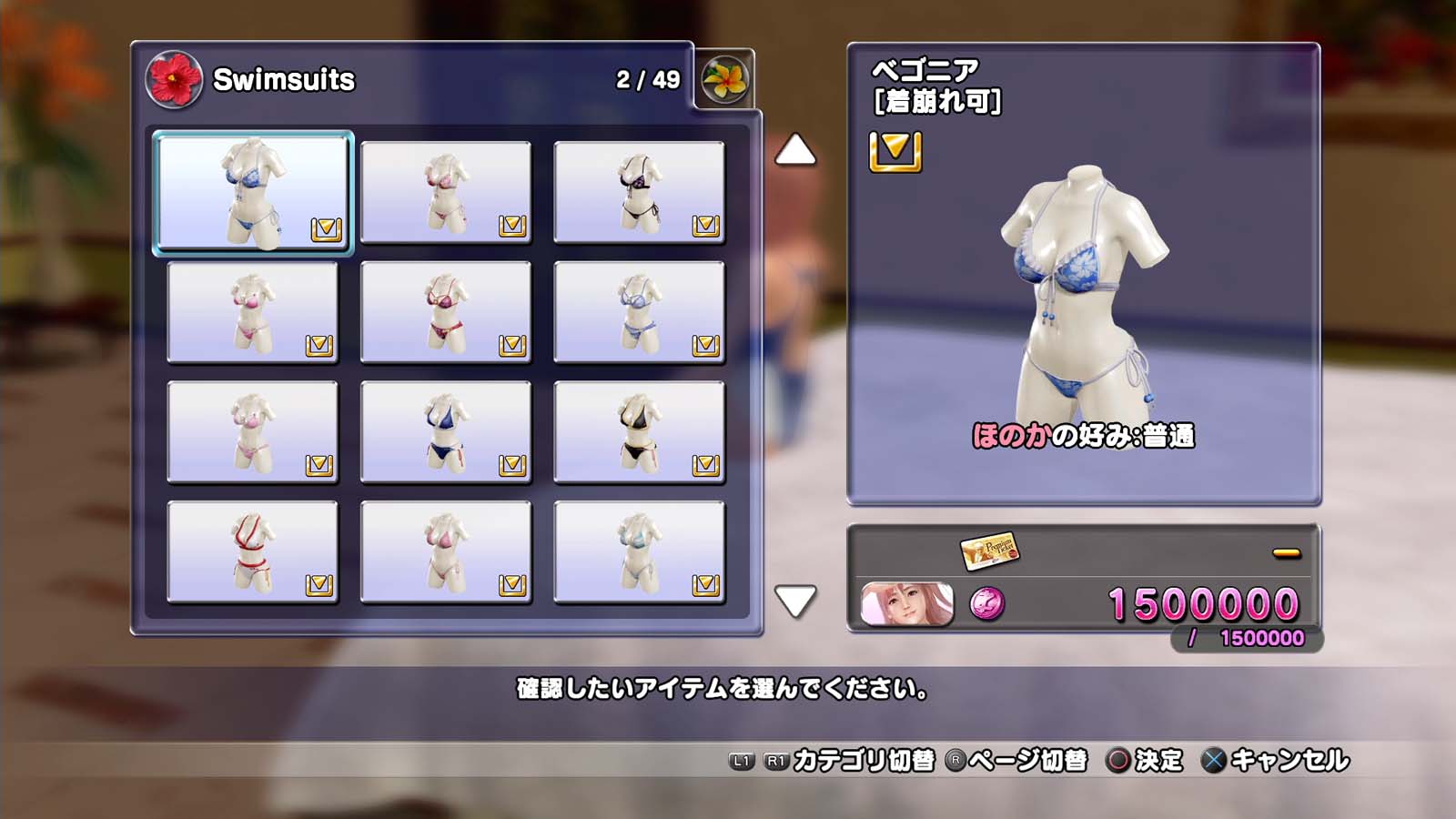Viewport: 1456px width, 819px height.
Task: Pick the red and white strappy swimsuit
Action: [252, 552]
